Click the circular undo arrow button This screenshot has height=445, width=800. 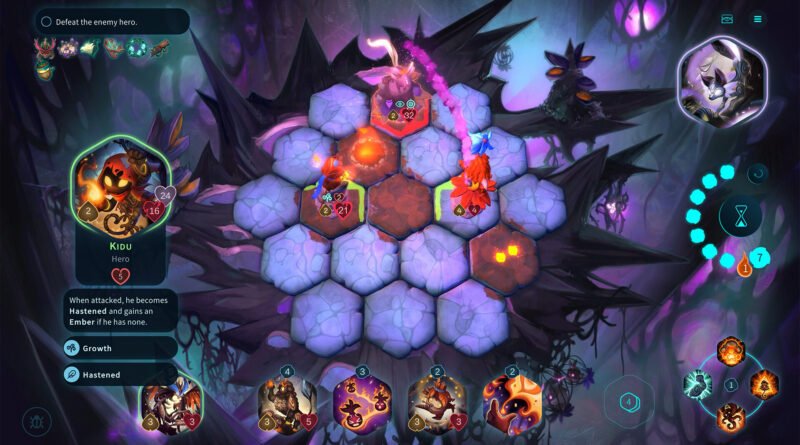coord(757,173)
